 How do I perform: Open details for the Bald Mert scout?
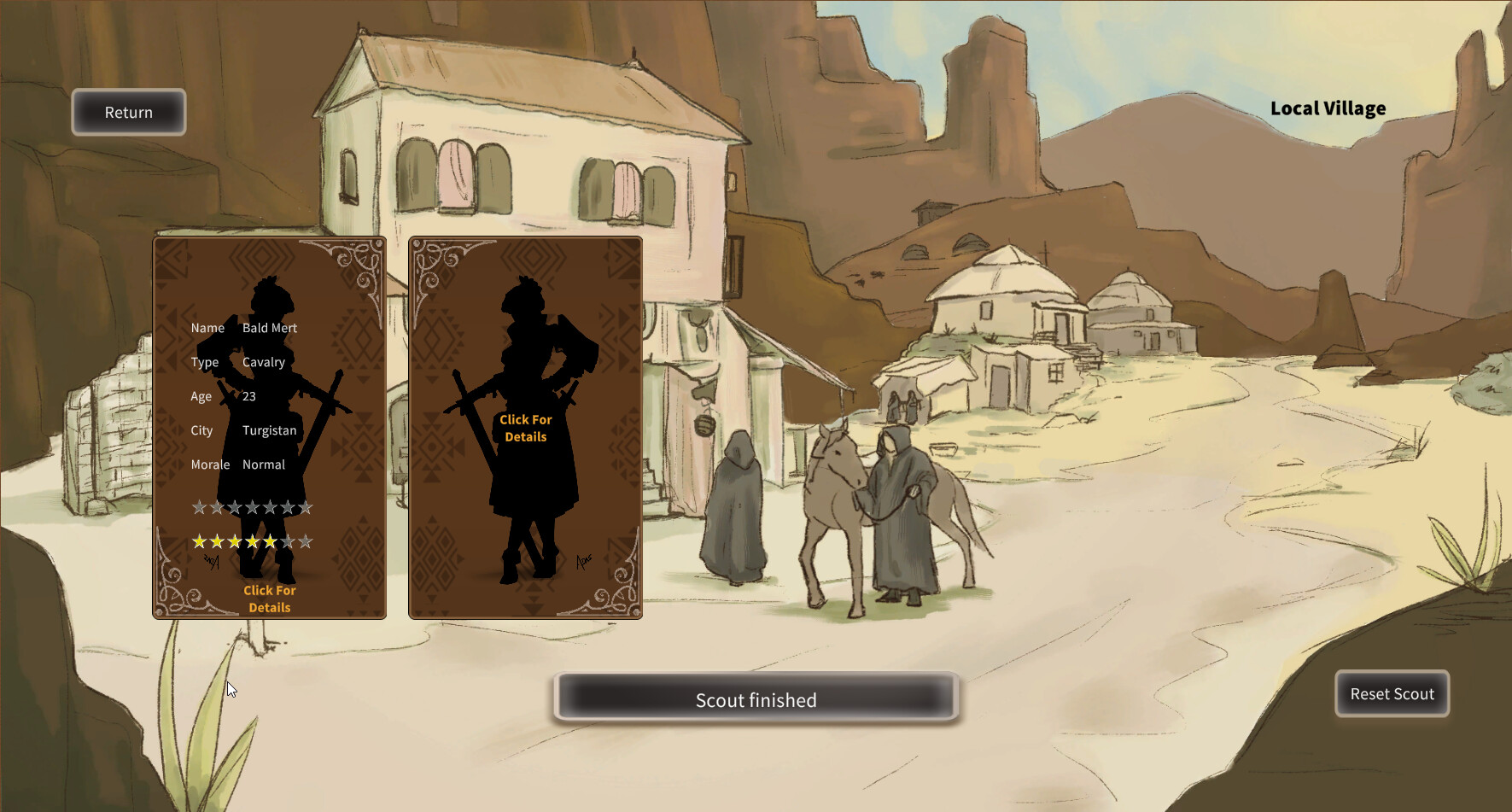click(x=270, y=599)
